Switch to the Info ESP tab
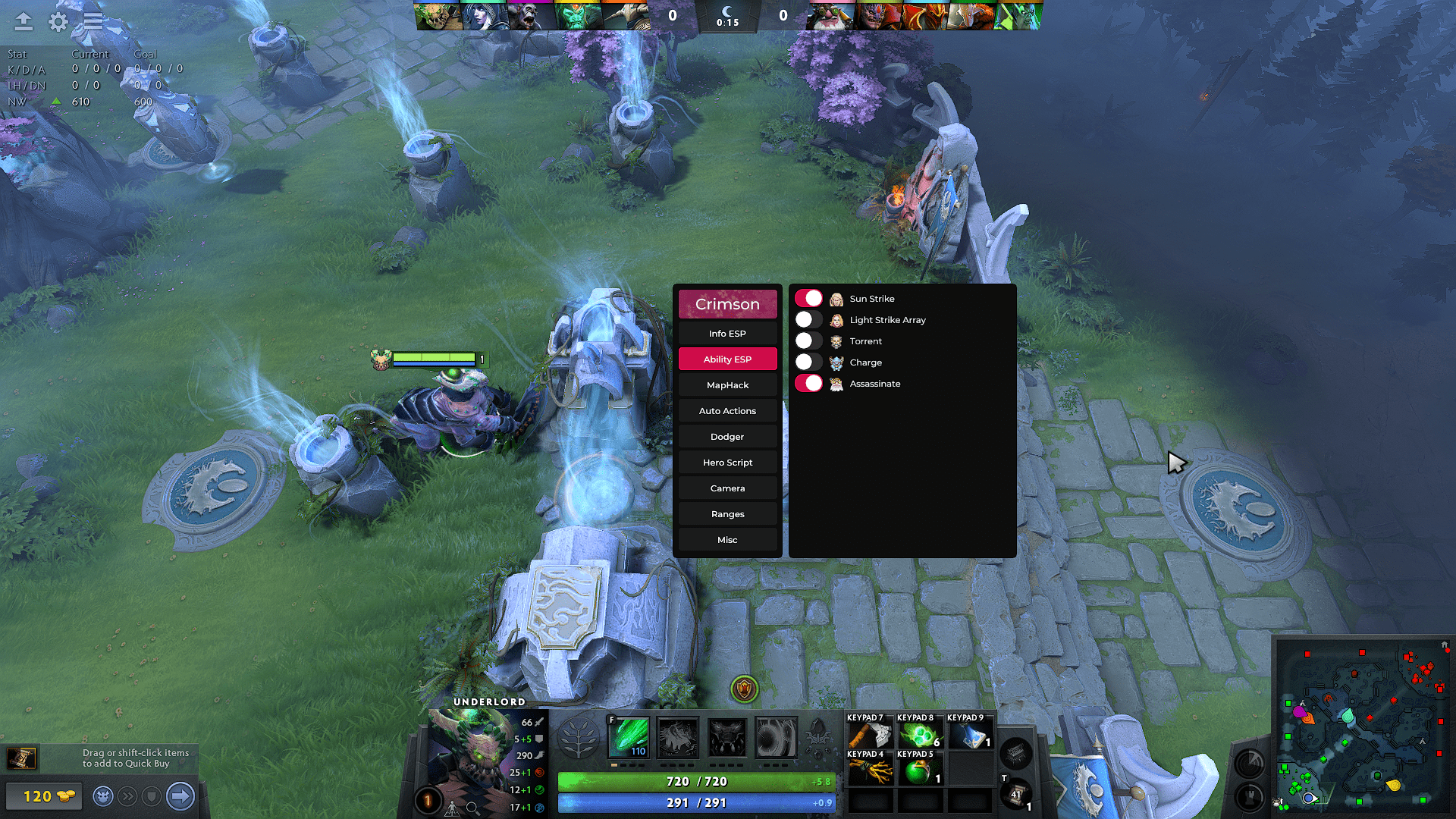This screenshot has width=1456, height=819. pos(727,333)
